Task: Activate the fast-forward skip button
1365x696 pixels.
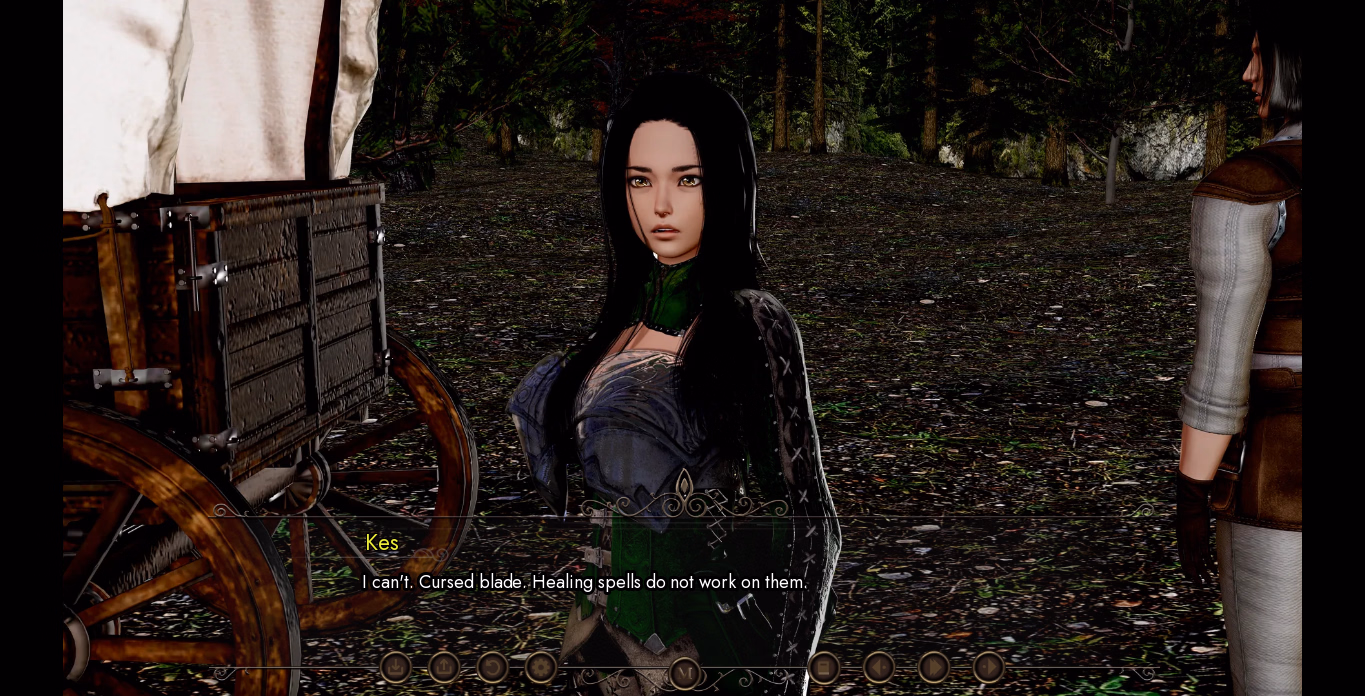Action: pos(934,667)
